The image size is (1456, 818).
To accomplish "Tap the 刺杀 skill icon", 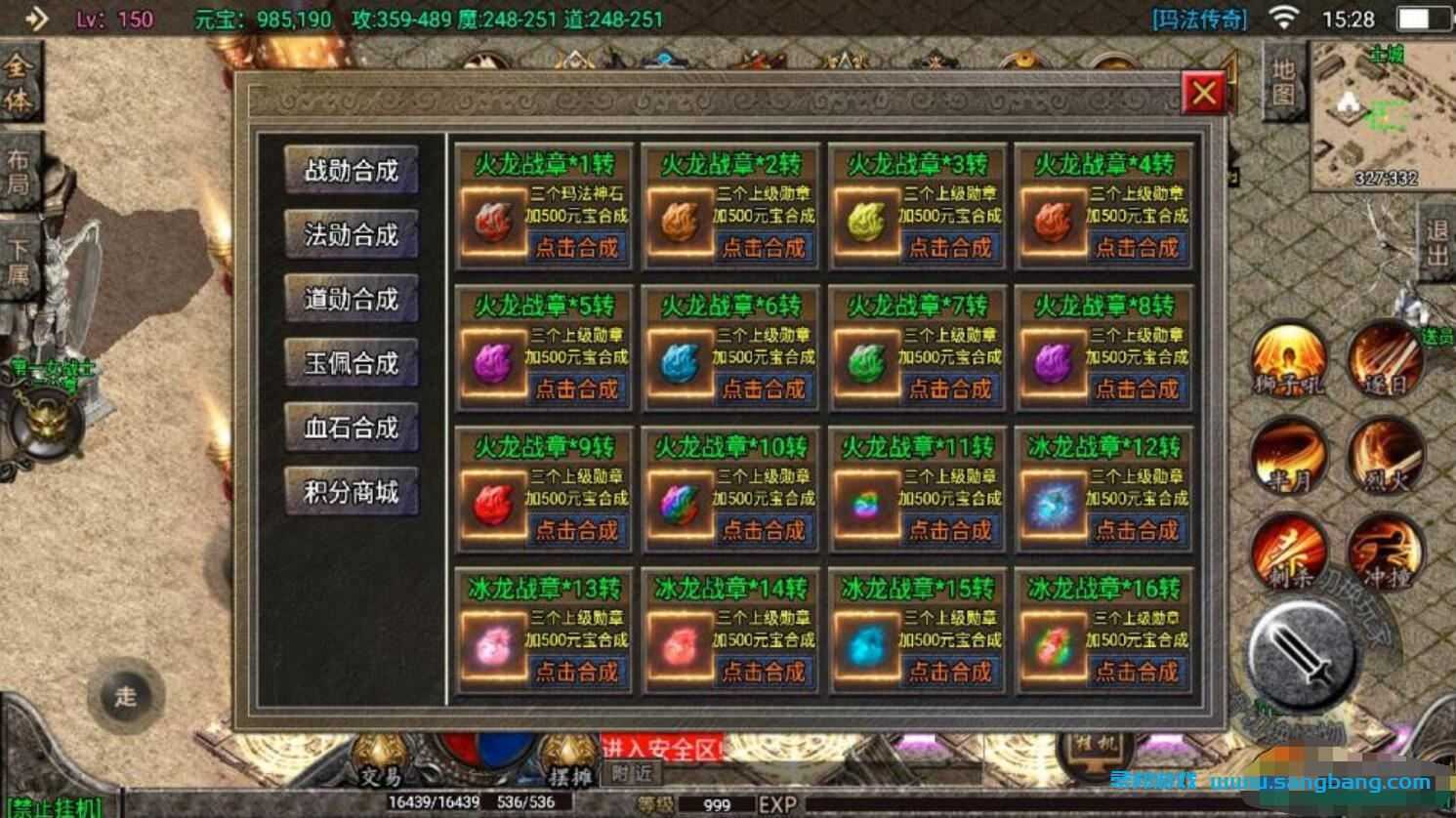I will [x=1287, y=552].
